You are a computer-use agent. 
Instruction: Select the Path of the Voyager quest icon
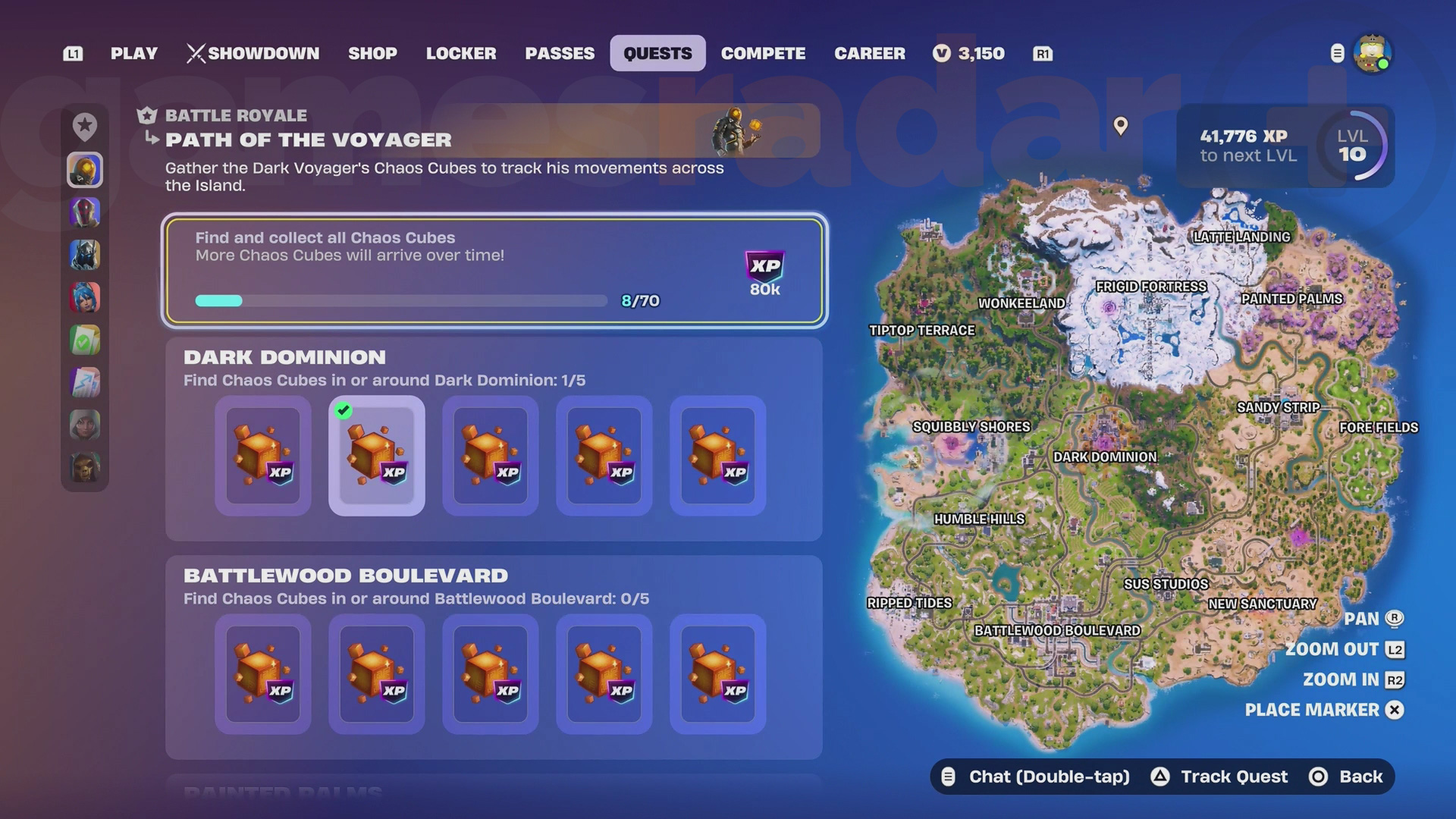[x=84, y=170]
